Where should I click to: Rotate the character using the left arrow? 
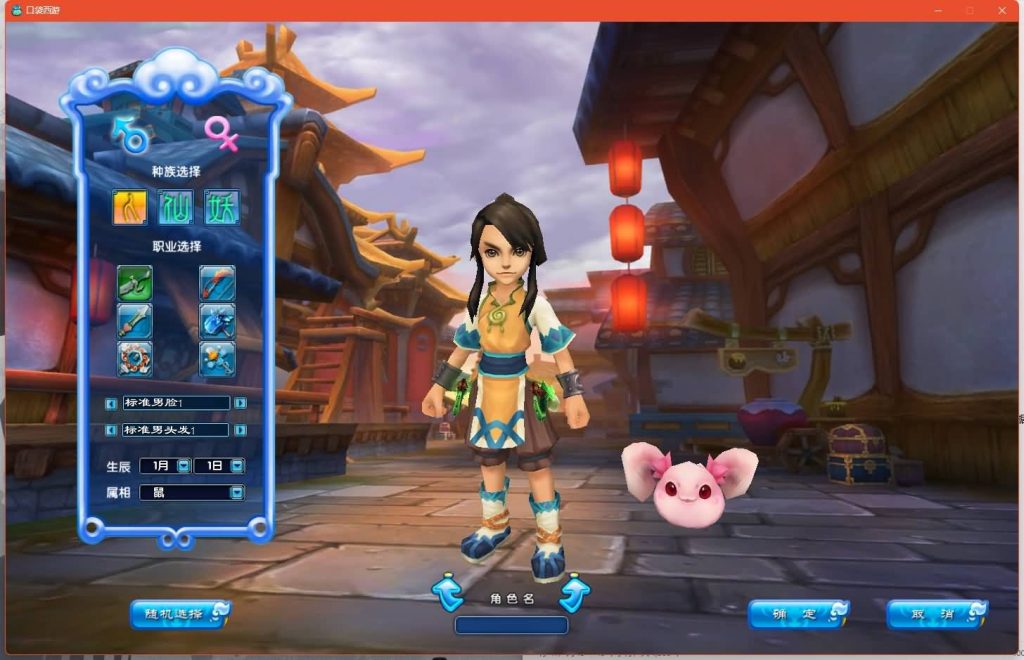(448, 593)
